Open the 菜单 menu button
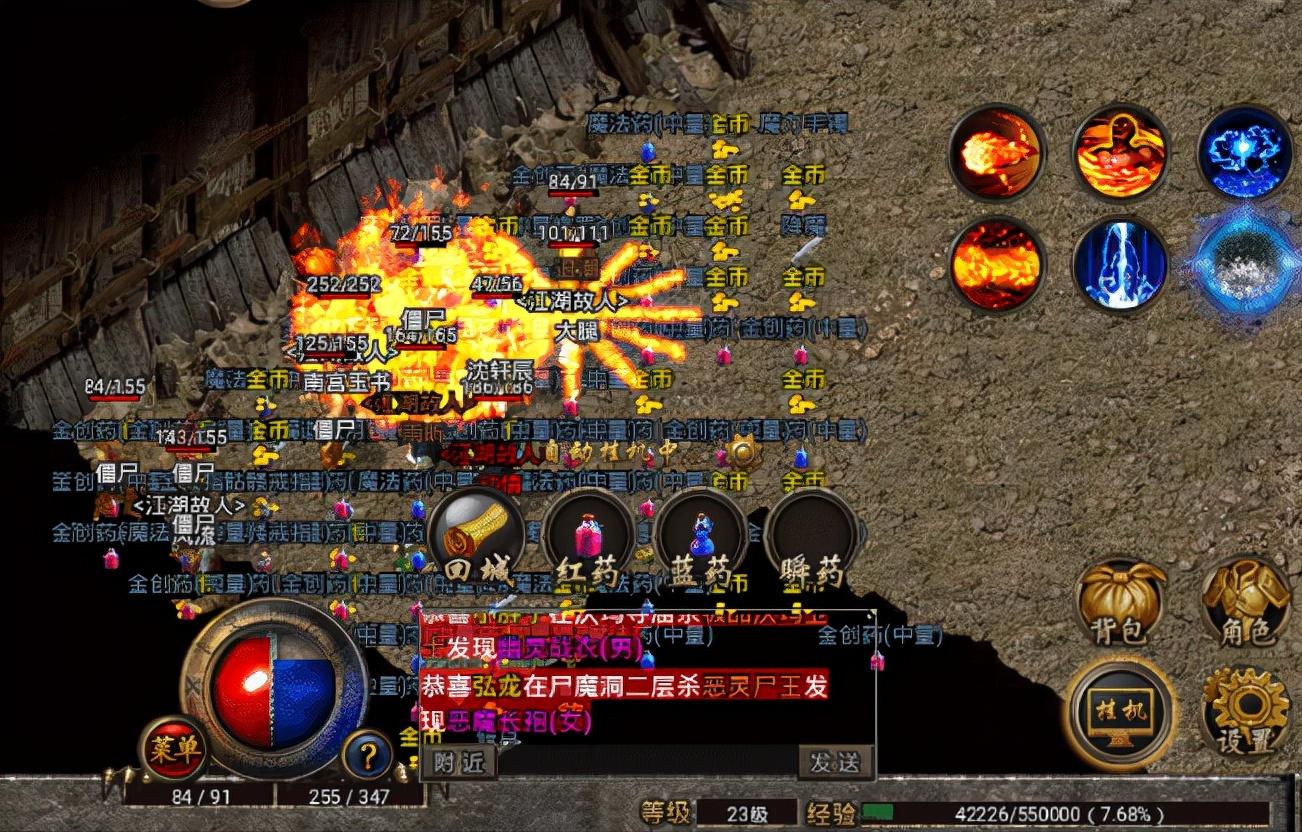Screen dimensions: 1302x832 (172, 748)
